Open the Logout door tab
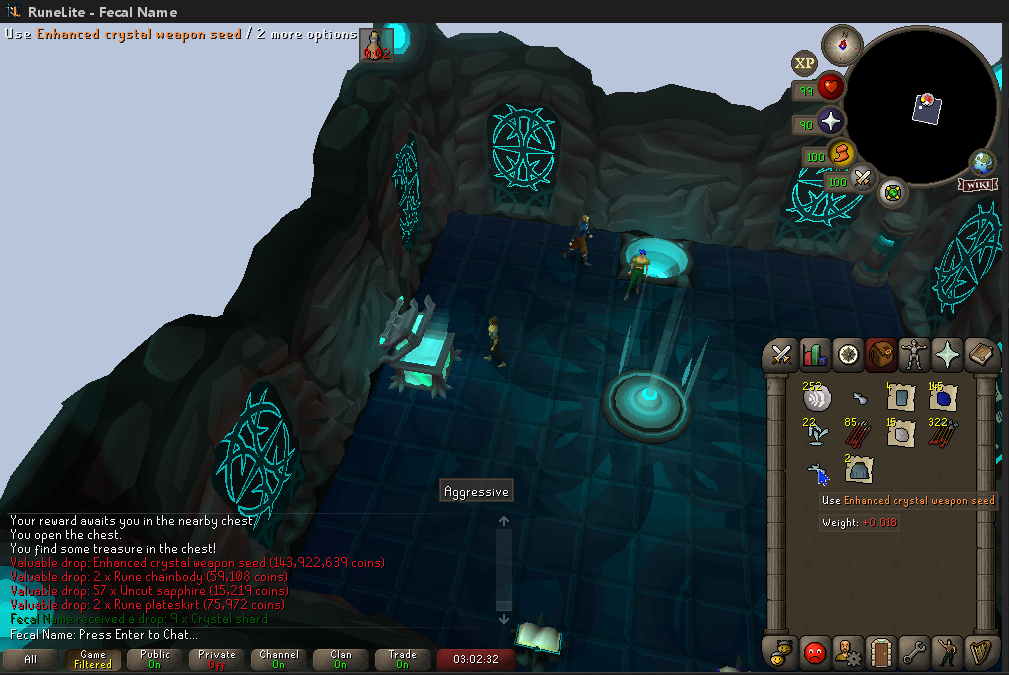This screenshot has height=675, width=1009. pyautogui.click(x=881, y=652)
